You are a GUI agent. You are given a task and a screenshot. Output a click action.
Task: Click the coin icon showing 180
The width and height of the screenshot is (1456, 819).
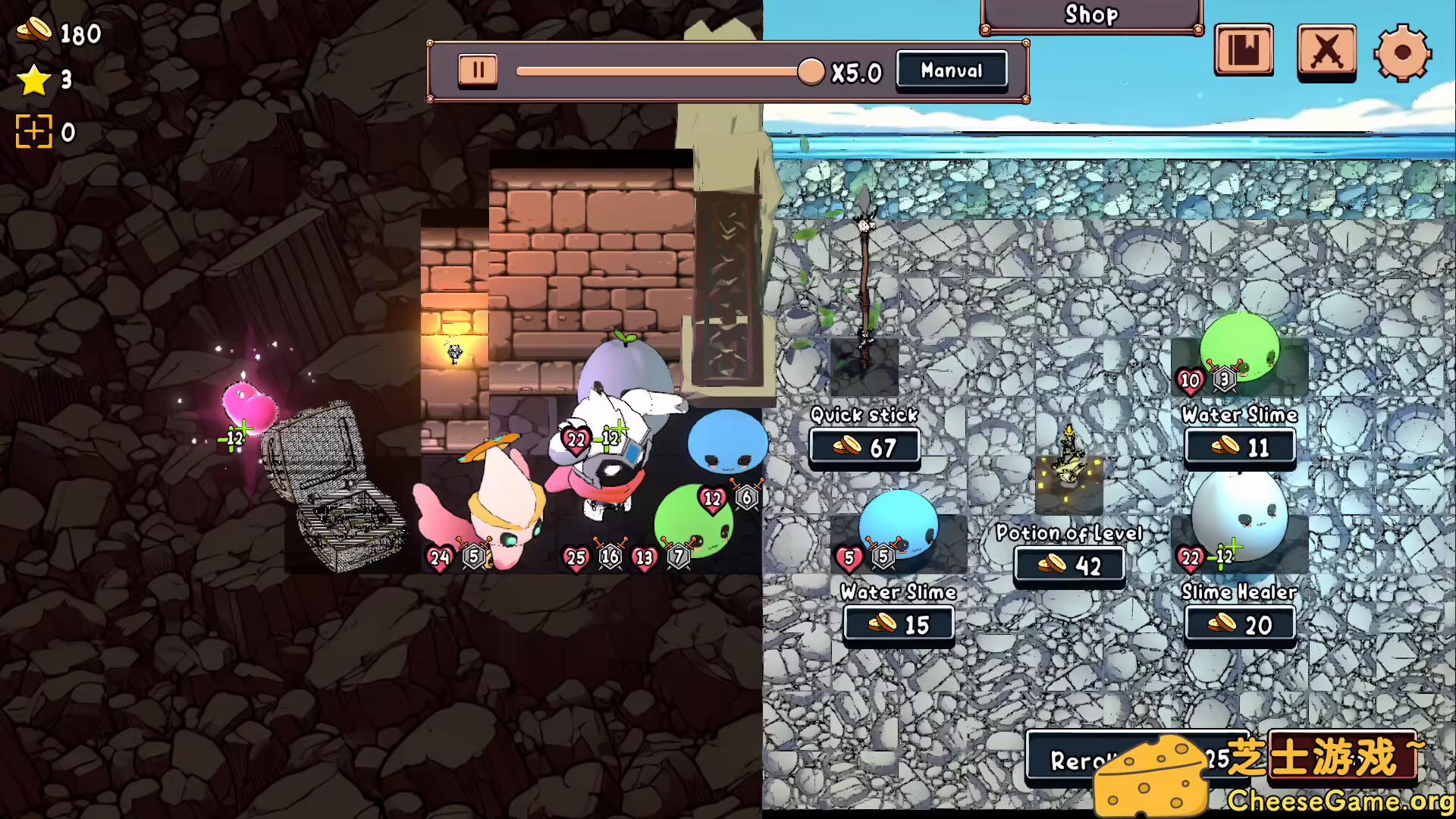(x=33, y=32)
